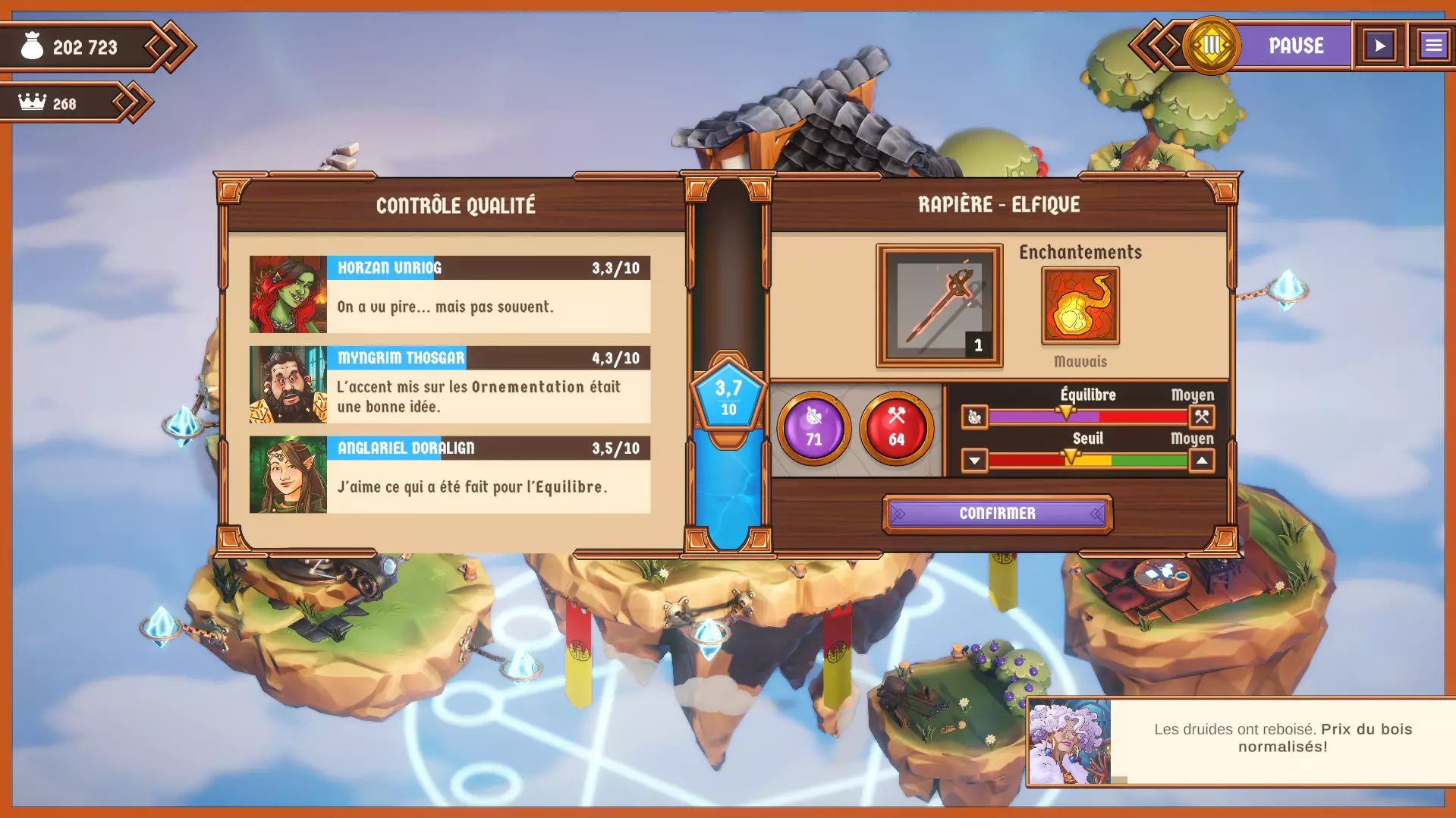1456x818 pixels.
Task: Open the hamburger menu
Action: 1432,46
